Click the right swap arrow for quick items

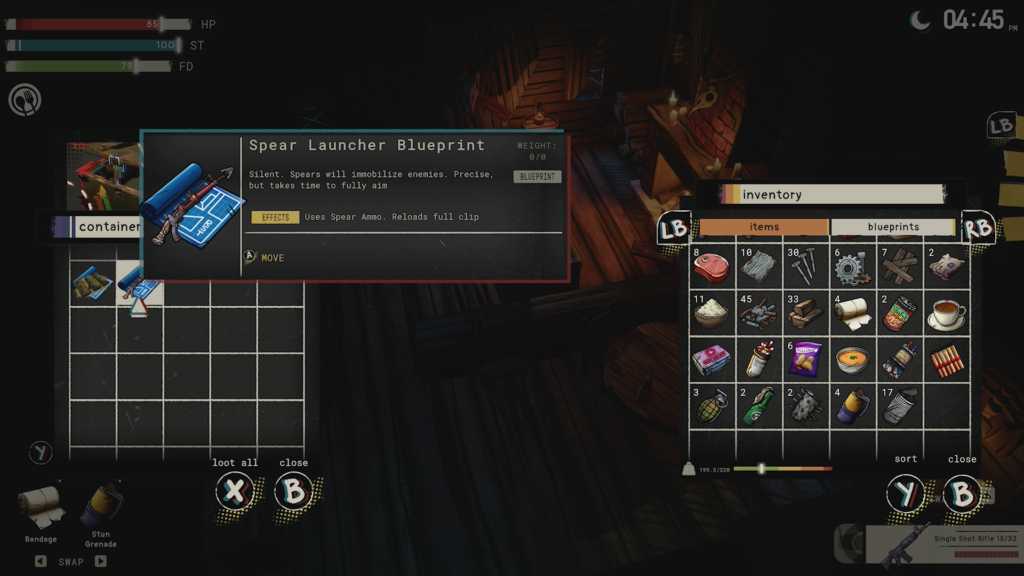(x=101, y=561)
